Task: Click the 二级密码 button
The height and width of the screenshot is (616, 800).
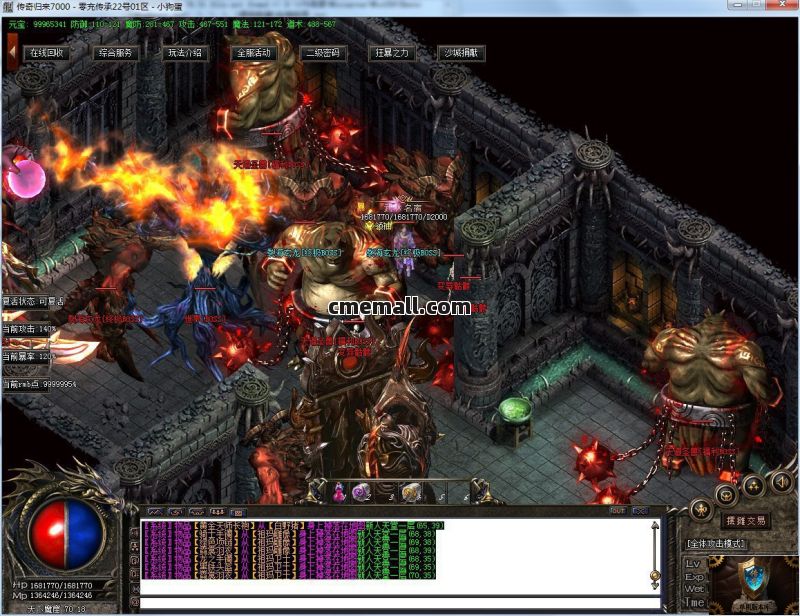Action: tap(322, 53)
